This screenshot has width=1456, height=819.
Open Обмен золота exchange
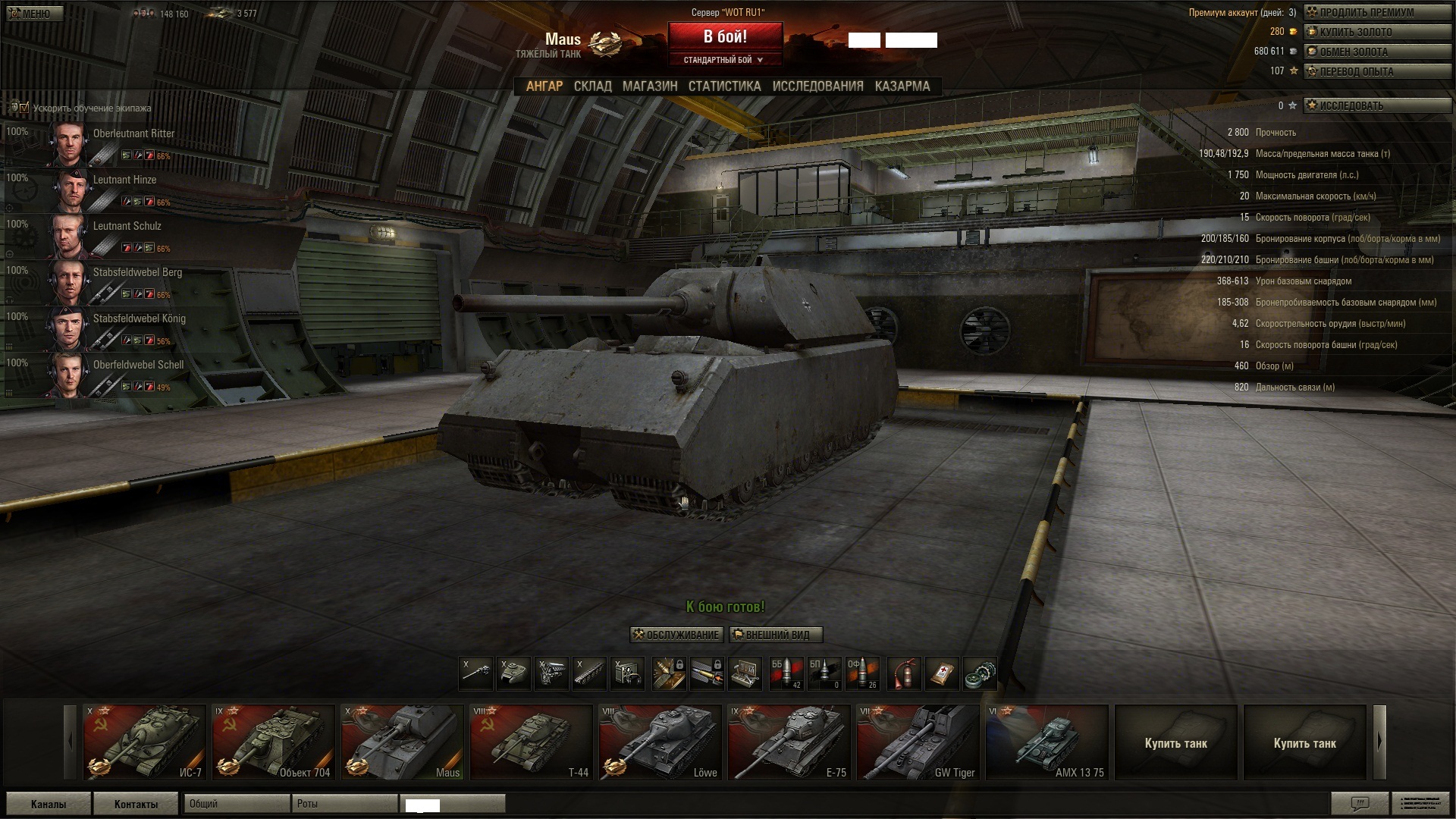pyautogui.click(x=1376, y=52)
